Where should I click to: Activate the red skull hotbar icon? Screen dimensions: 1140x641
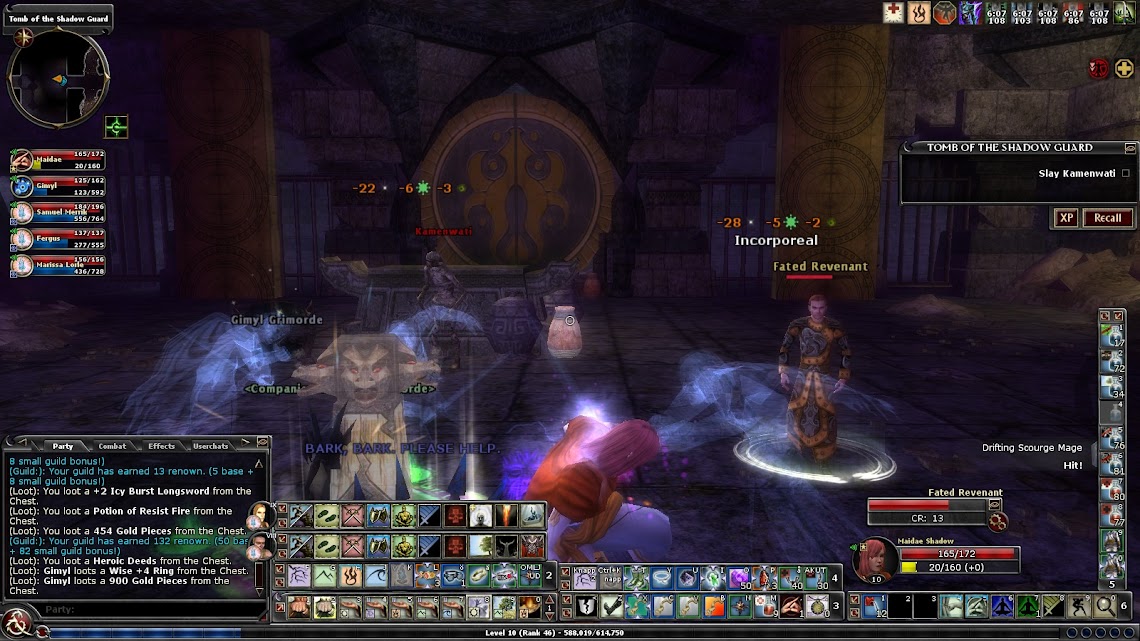[454, 516]
